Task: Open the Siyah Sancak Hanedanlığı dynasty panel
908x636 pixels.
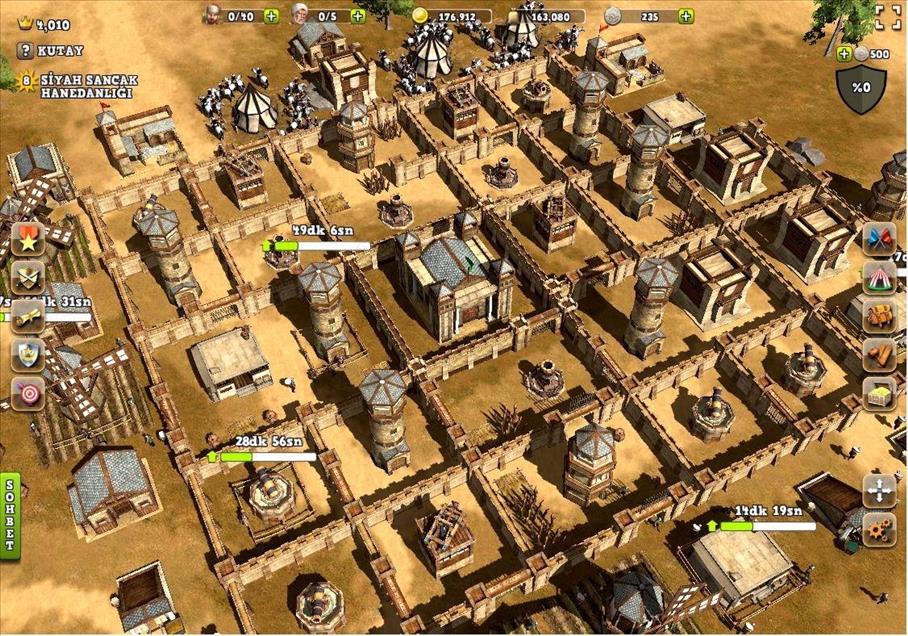Action: (x=75, y=84)
